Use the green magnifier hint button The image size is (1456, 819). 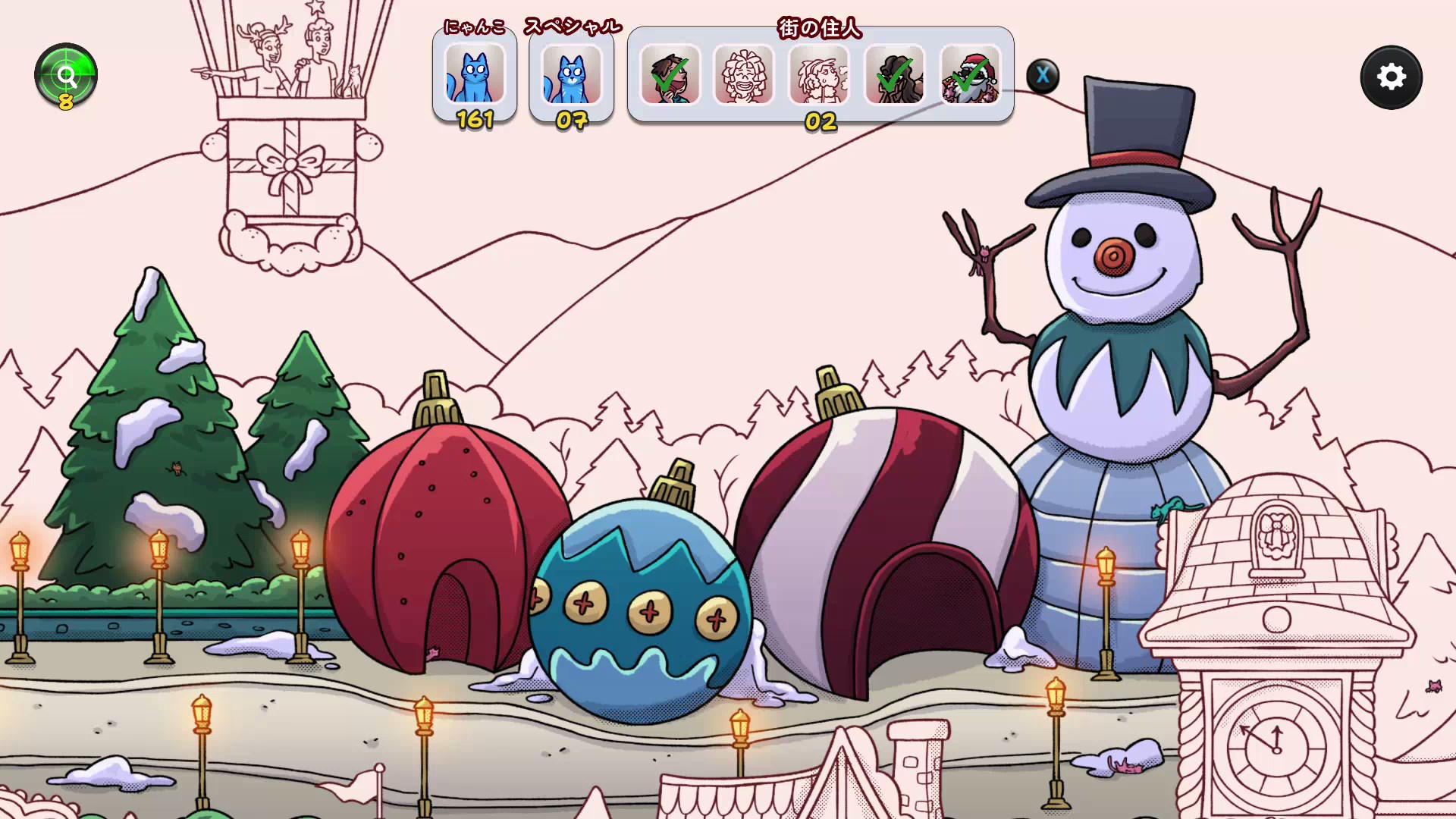click(x=66, y=75)
